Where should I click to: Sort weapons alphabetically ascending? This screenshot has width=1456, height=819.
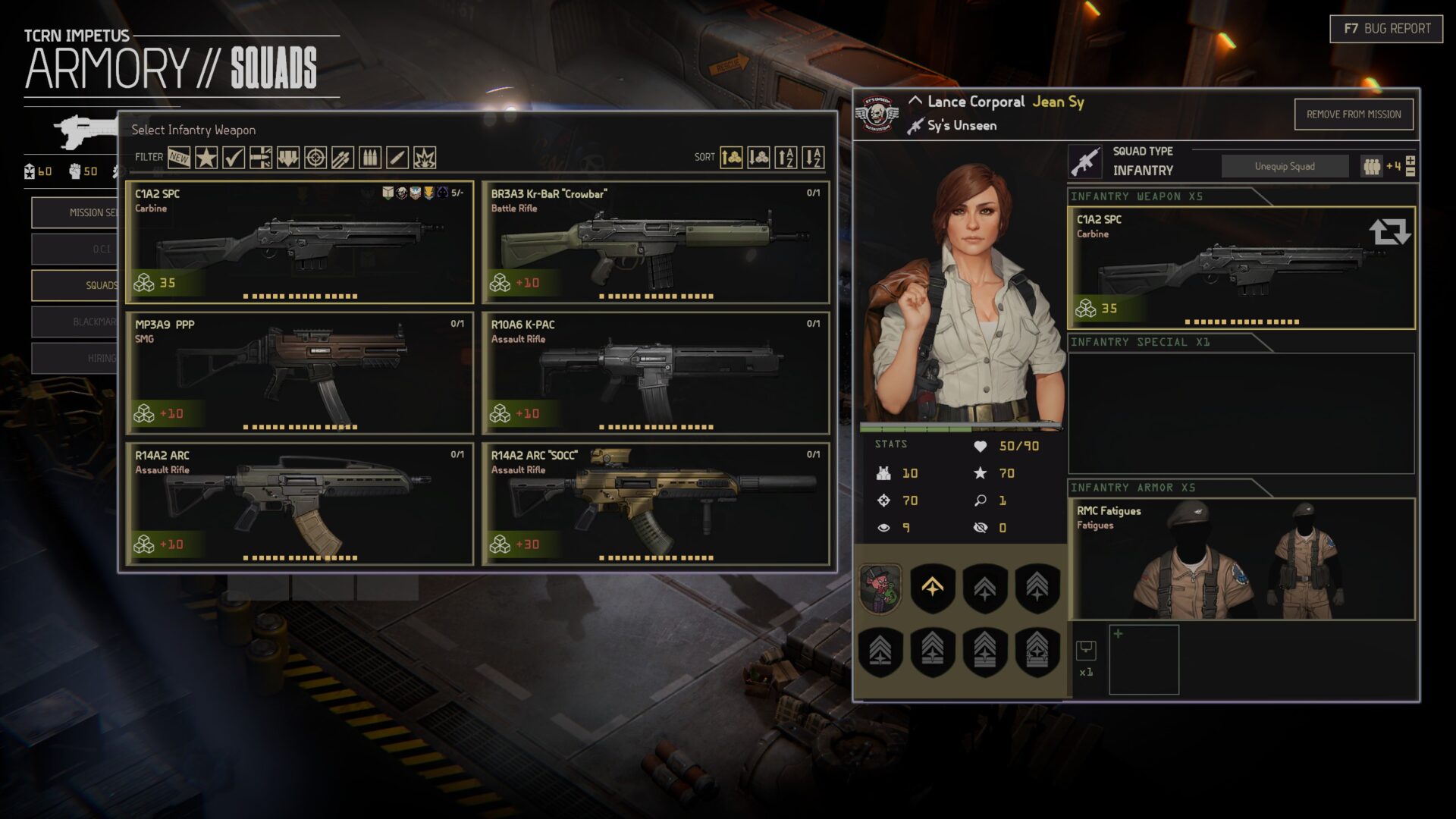click(786, 158)
